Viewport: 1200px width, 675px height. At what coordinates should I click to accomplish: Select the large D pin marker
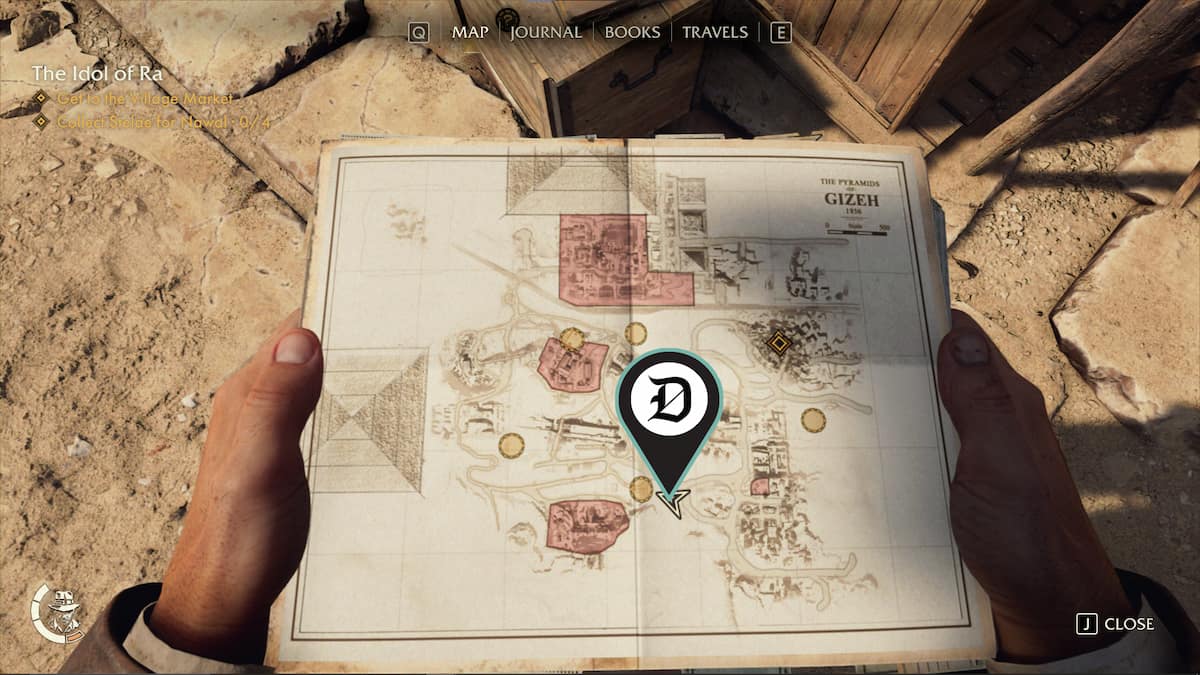pos(669,400)
